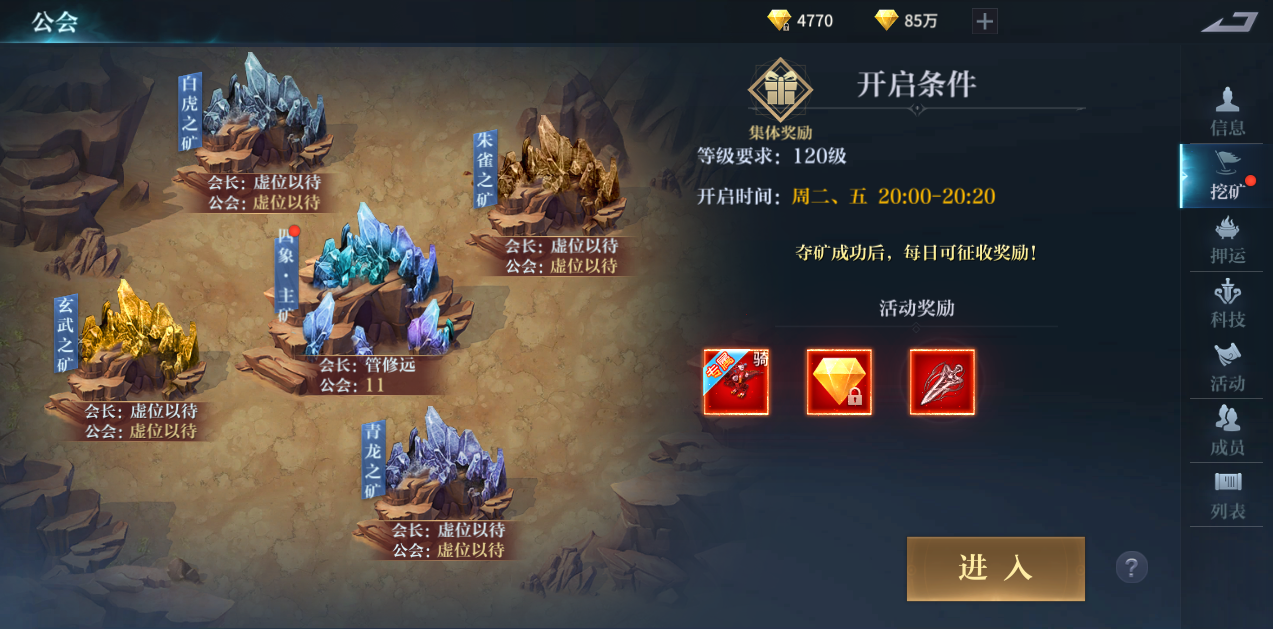Switch to the 信息 (Info) tab
The width and height of the screenshot is (1273, 629).
(x=1227, y=111)
